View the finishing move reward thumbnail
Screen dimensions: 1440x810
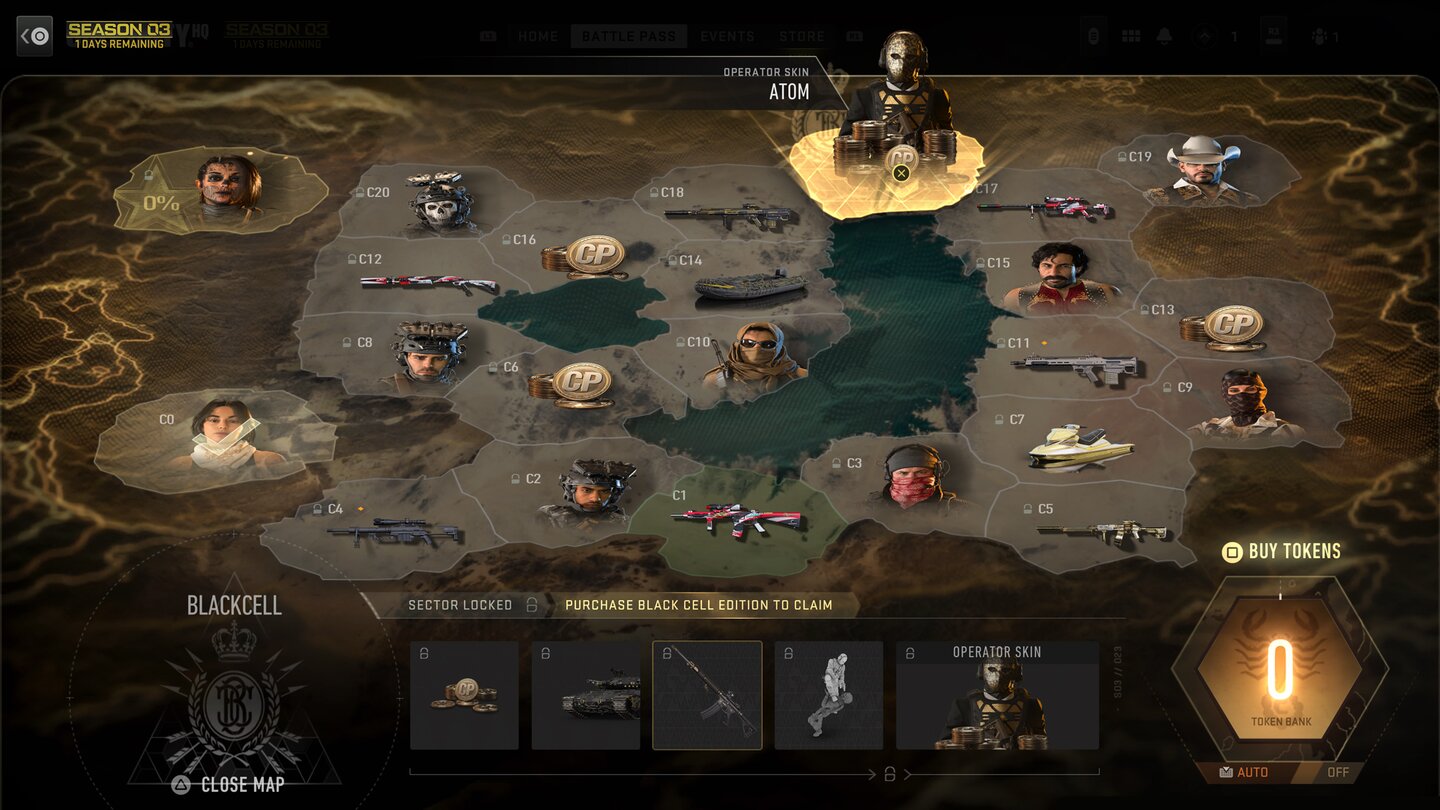click(x=829, y=695)
